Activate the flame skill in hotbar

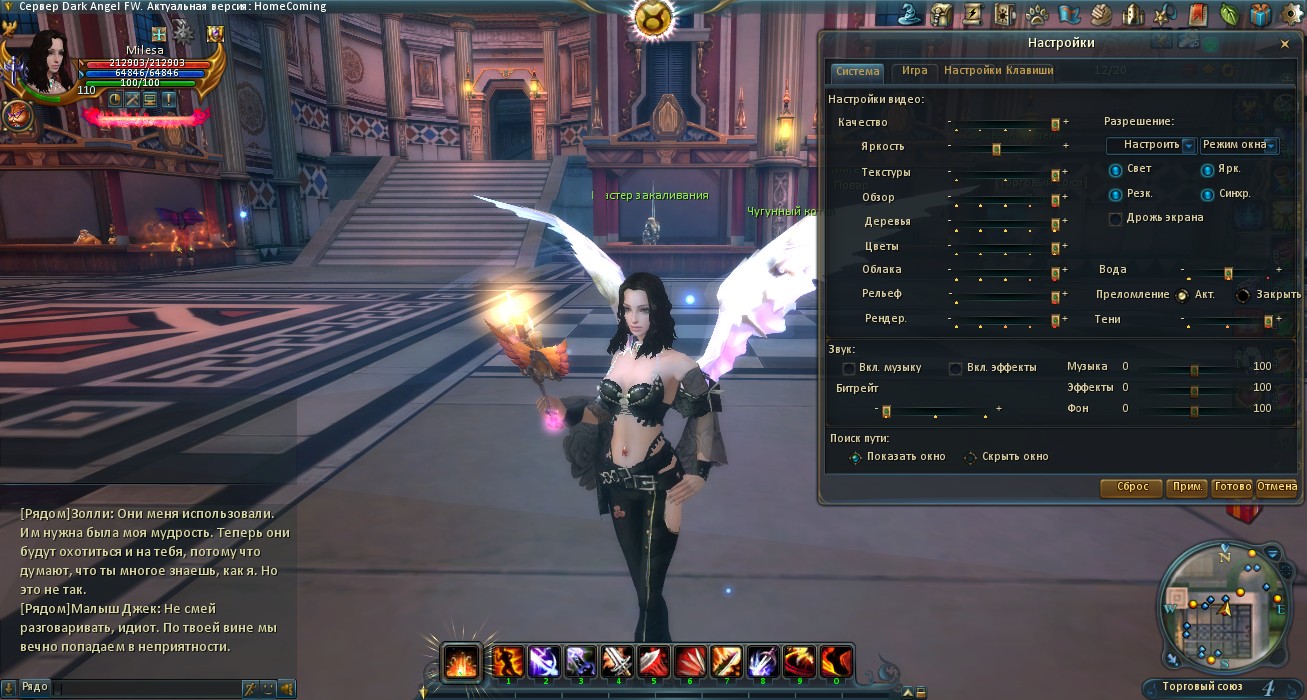click(461, 662)
